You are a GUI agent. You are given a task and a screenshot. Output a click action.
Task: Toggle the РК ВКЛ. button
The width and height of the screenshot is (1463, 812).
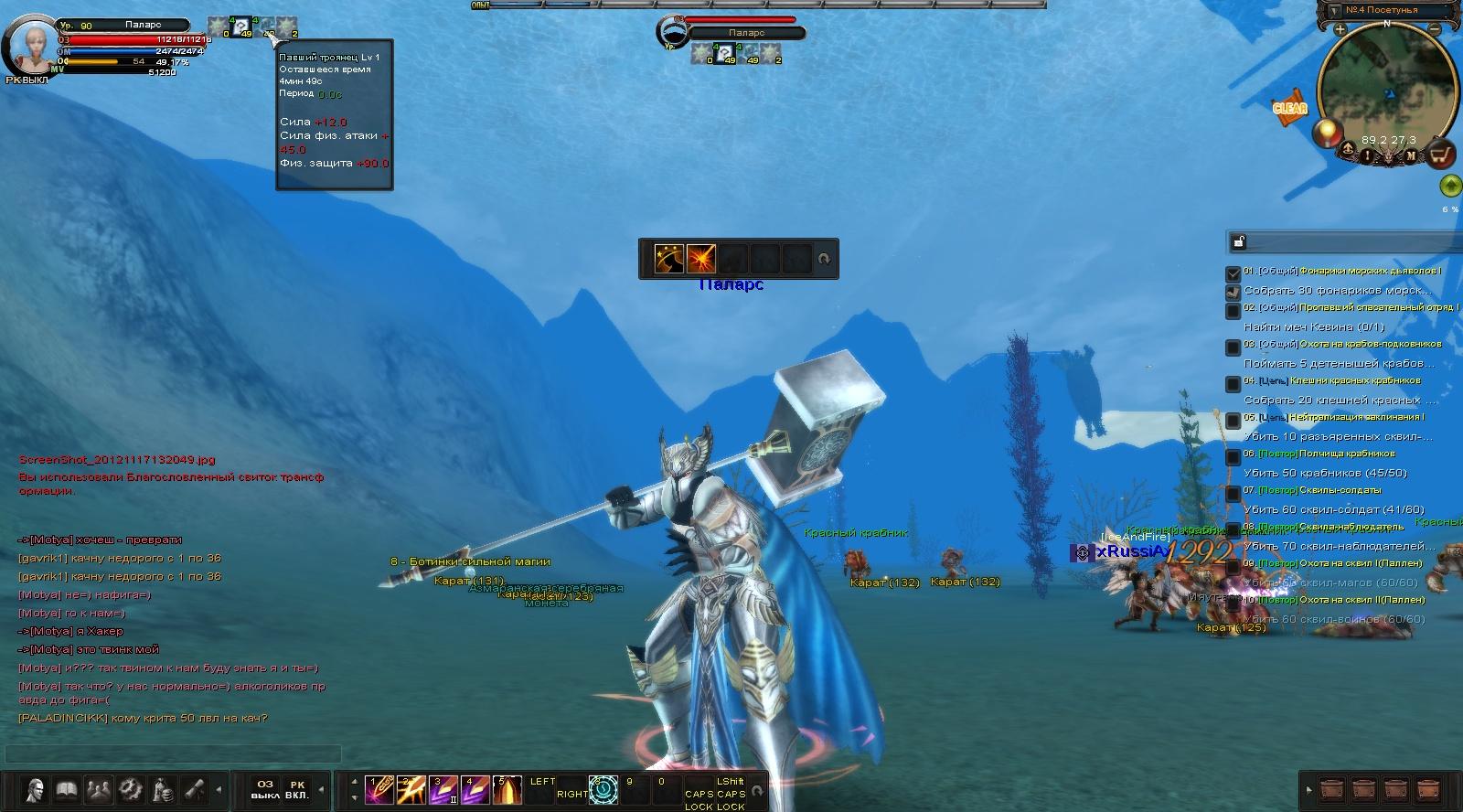pos(297,789)
